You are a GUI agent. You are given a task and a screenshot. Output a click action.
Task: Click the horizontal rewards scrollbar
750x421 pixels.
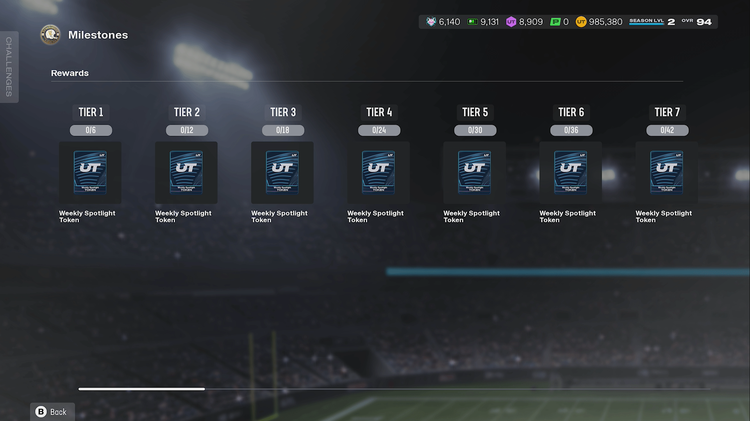[142, 388]
